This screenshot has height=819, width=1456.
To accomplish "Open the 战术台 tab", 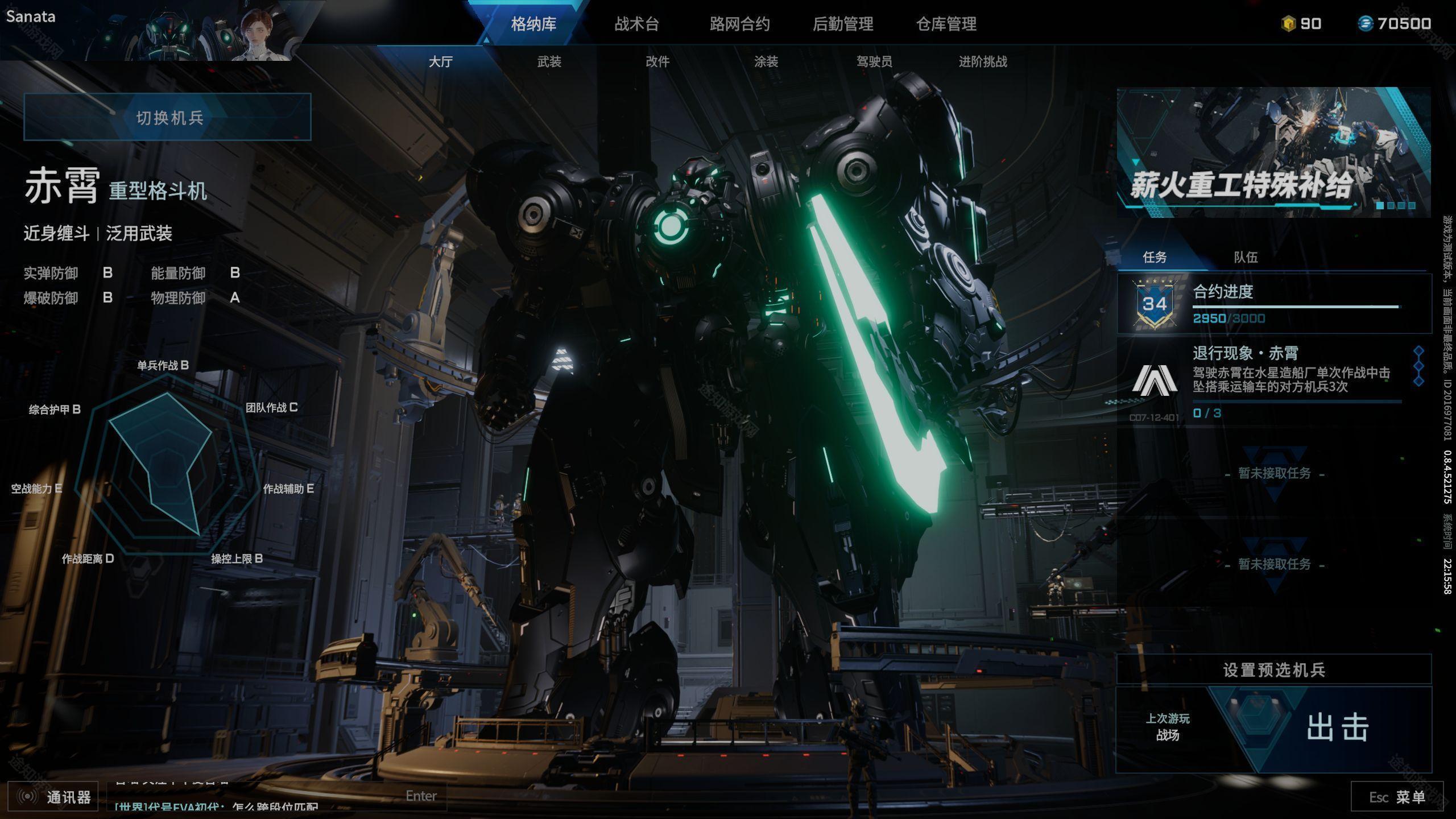I will click(x=636, y=24).
